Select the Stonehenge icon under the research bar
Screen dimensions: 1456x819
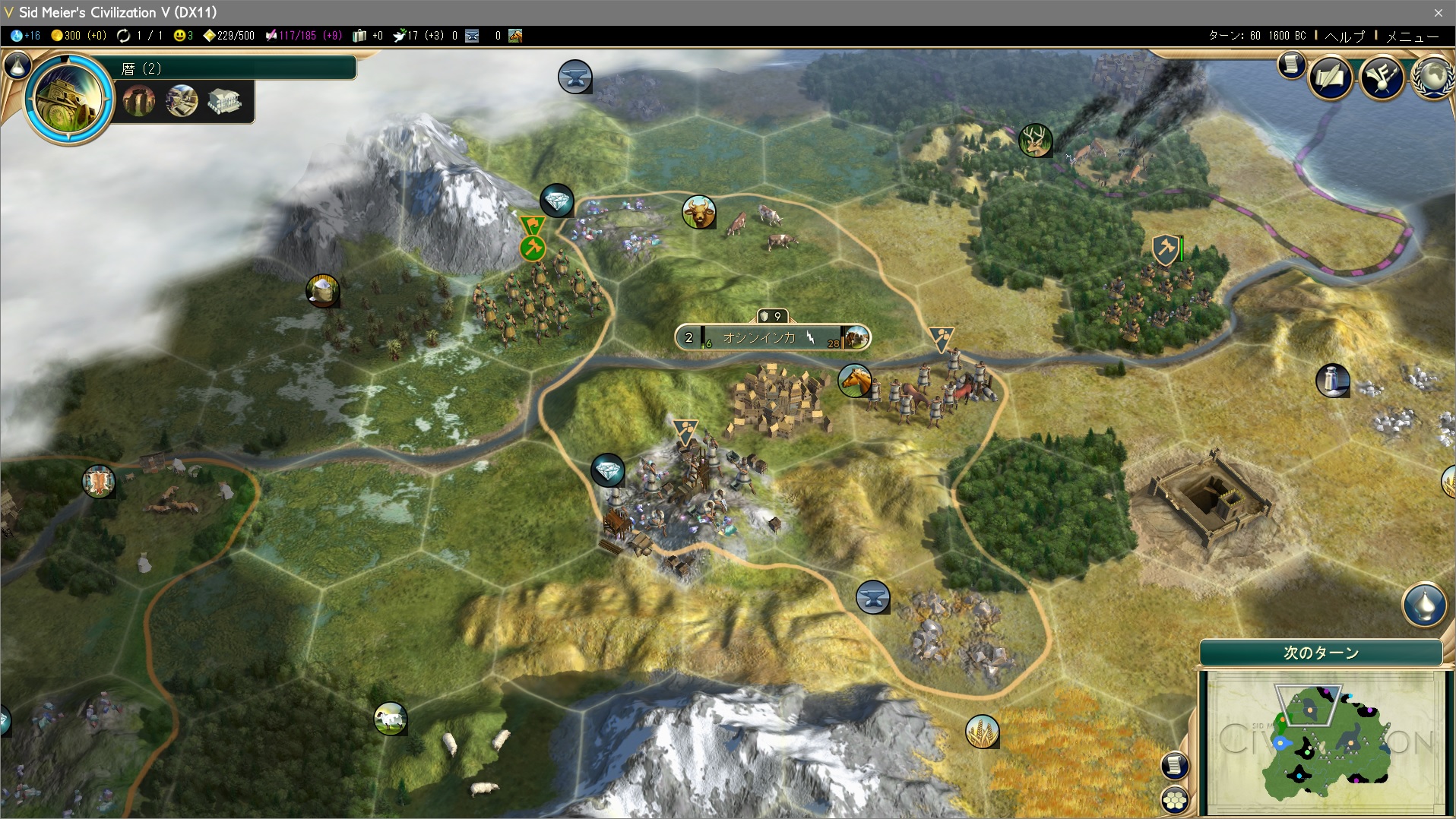click(139, 101)
